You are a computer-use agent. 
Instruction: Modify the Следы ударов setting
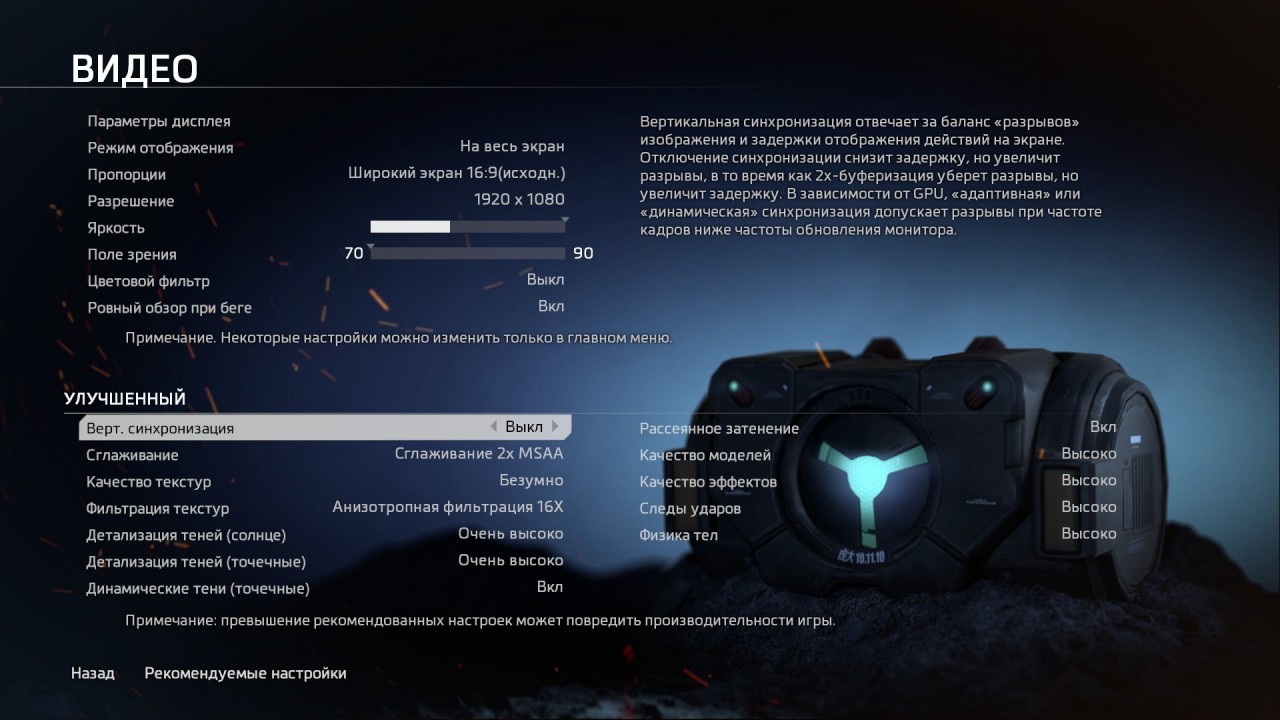tap(1089, 506)
